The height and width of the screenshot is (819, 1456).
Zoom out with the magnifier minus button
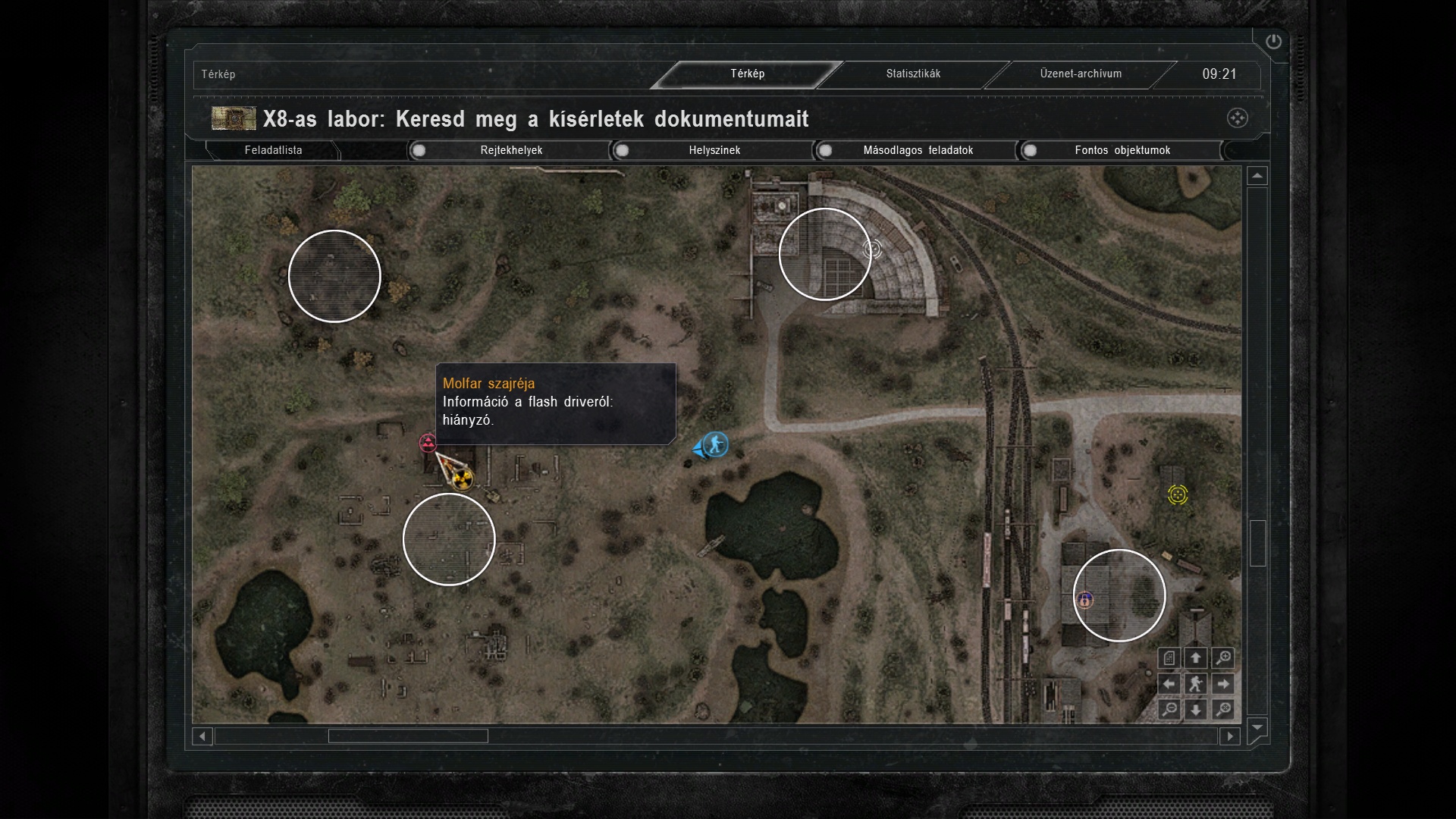(x=1169, y=710)
